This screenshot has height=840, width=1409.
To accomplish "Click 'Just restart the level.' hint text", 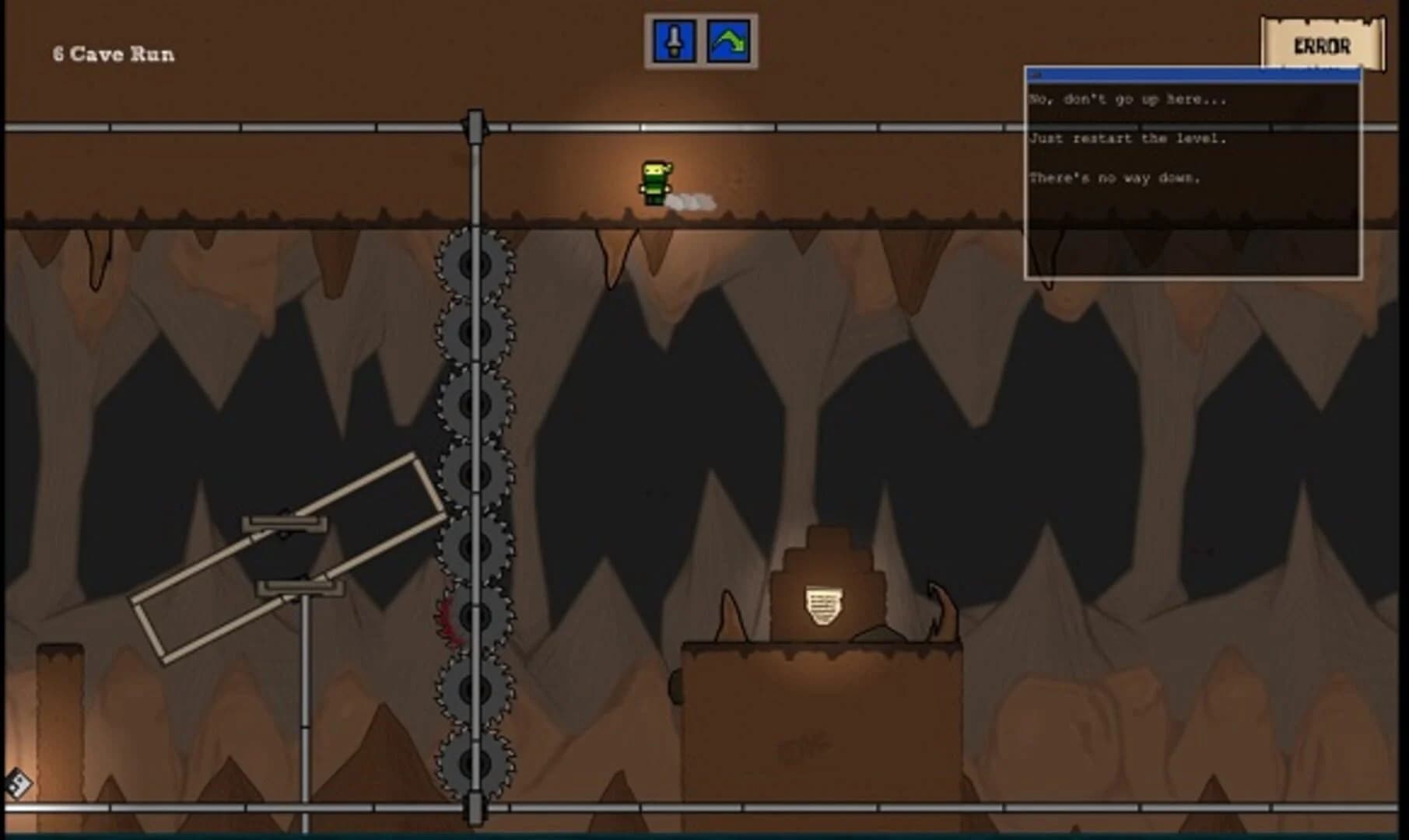I will (x=1127, y=138).
